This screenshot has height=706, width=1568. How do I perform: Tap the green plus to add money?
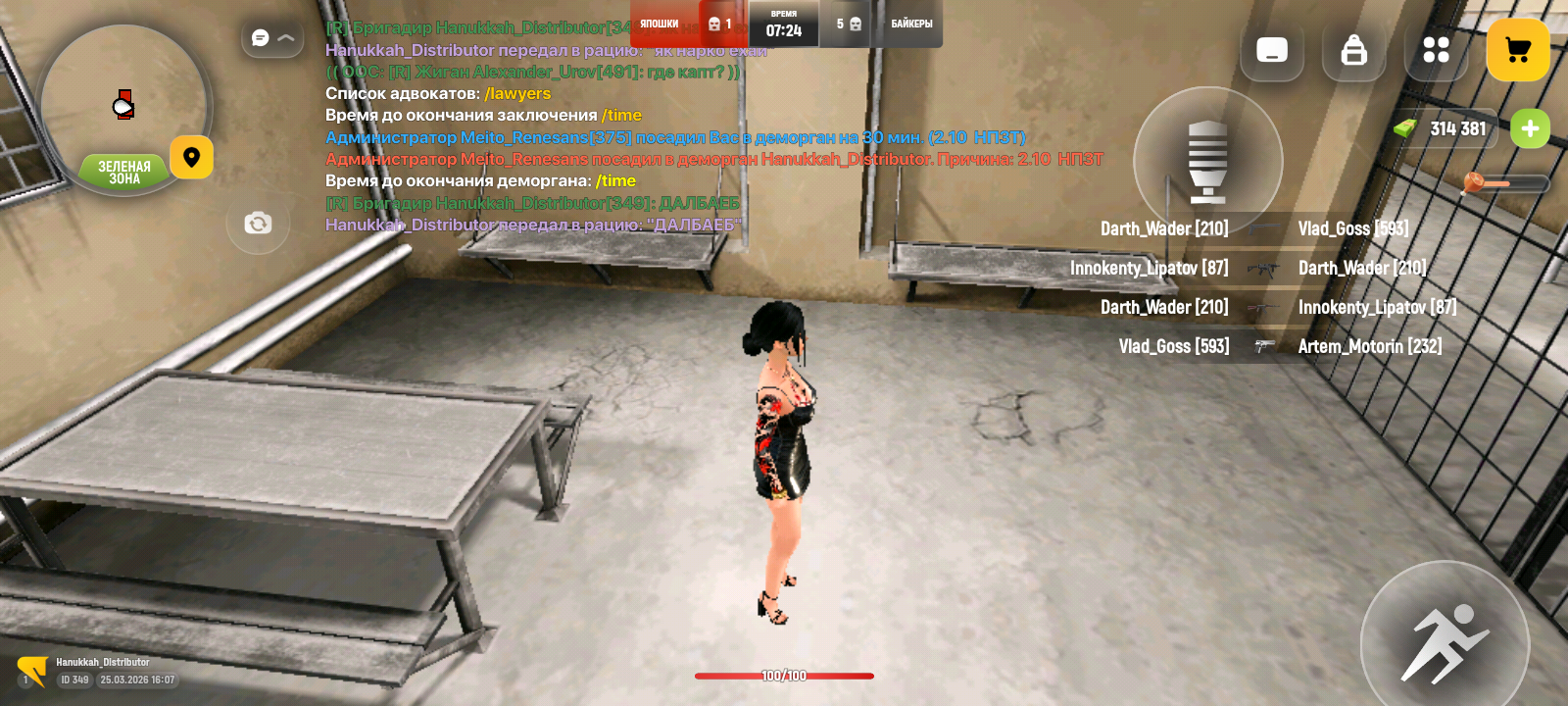1532,128
